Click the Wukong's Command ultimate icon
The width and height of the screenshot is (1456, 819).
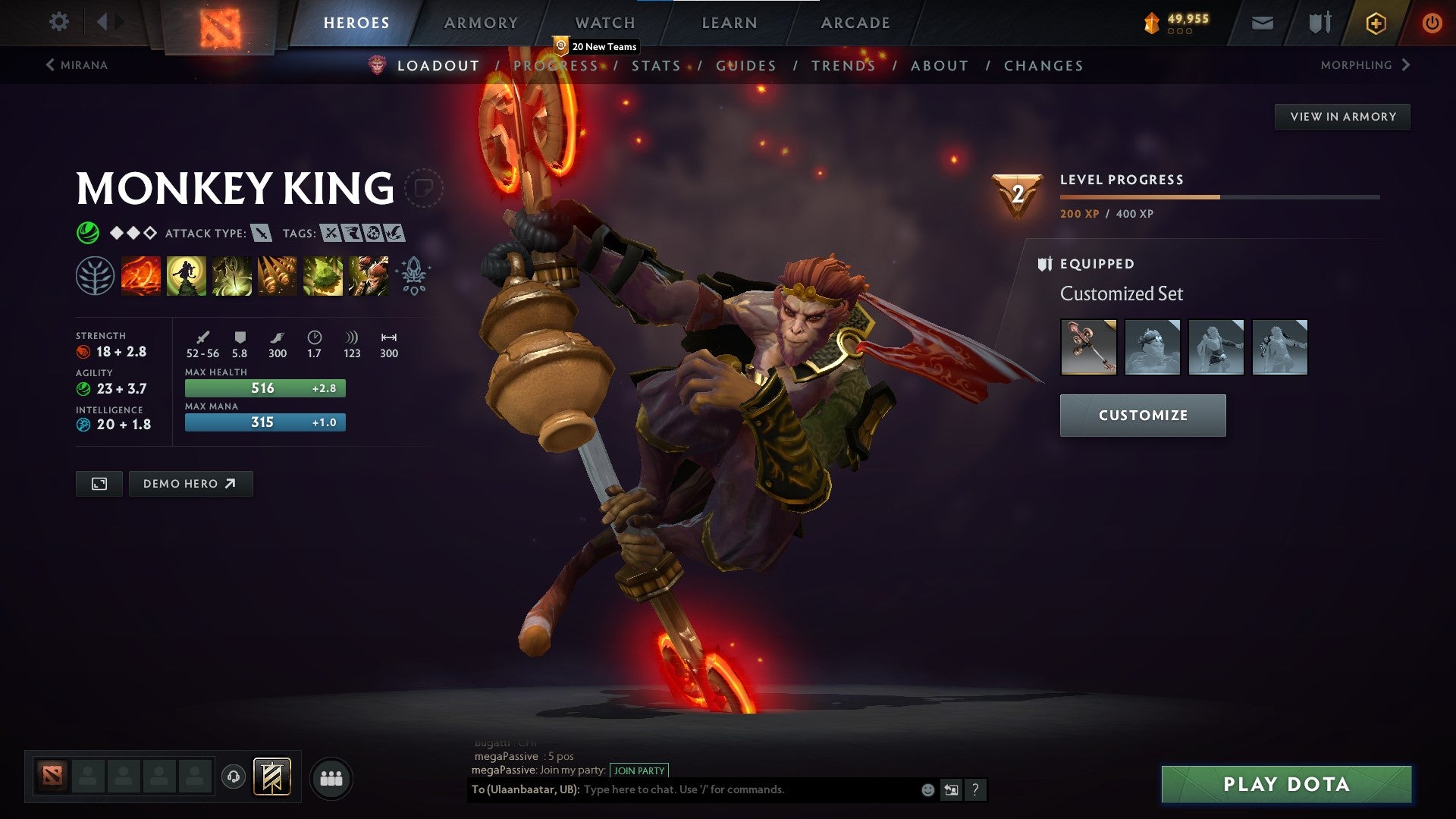[368, 276]
